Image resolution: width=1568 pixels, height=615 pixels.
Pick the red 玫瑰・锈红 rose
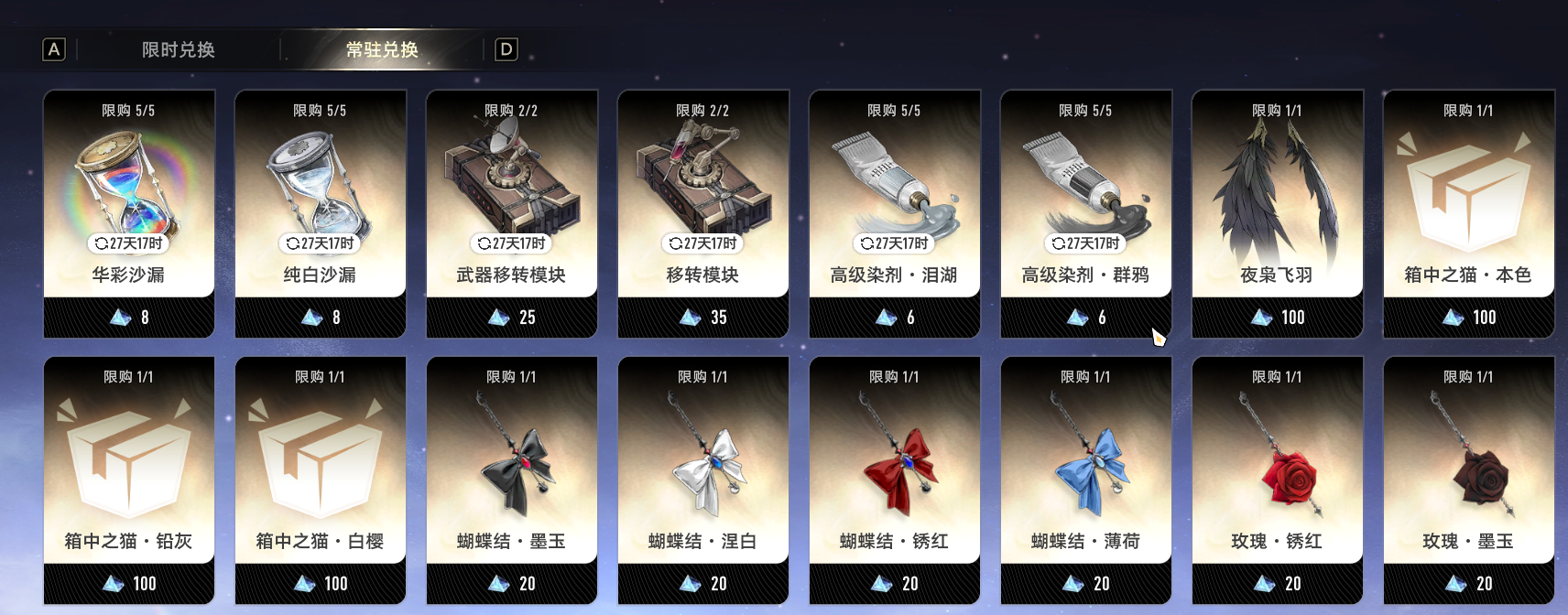tap(1278, 468)
